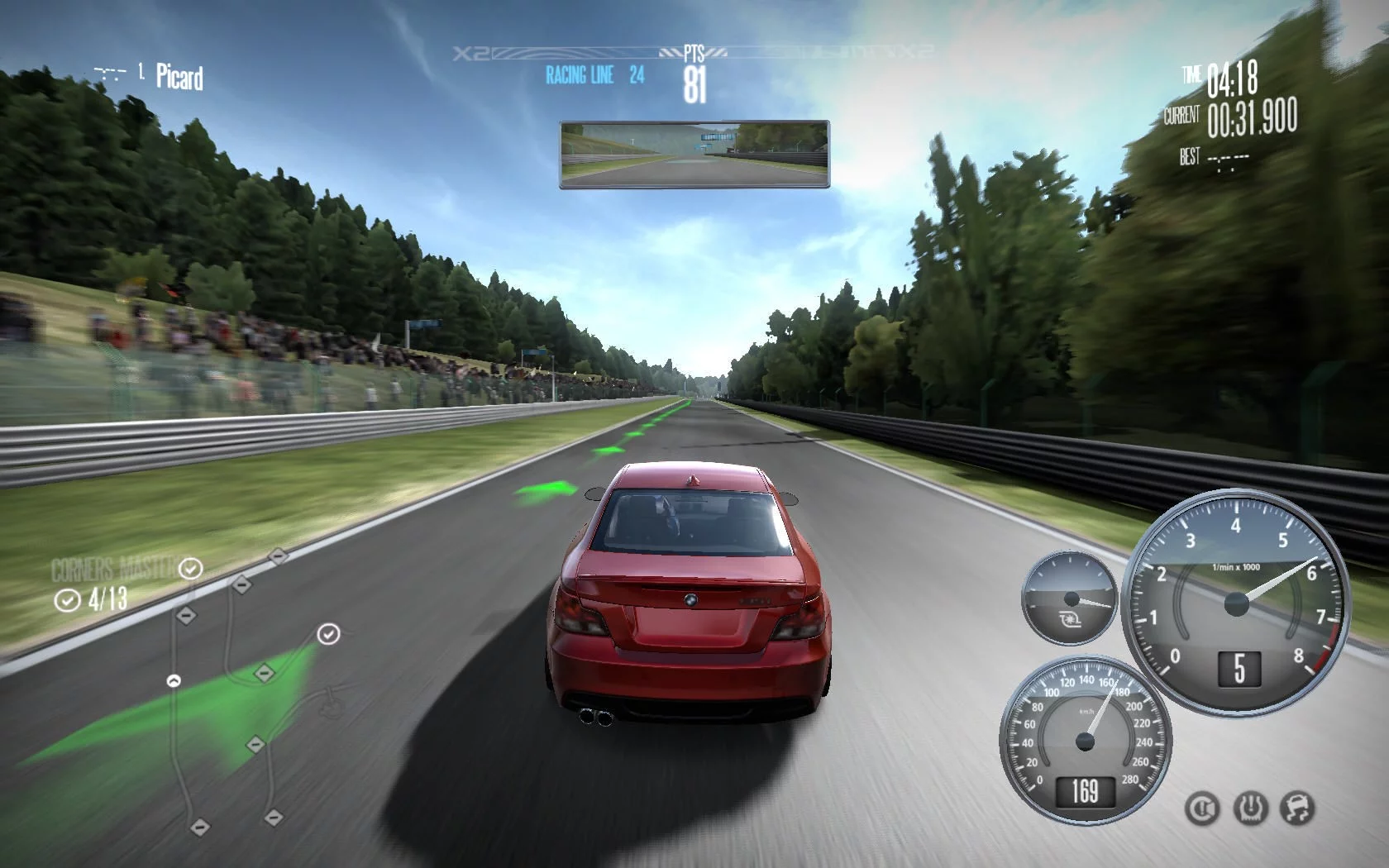Toggle the brake assist warning icon

(x=1201, y=808)
